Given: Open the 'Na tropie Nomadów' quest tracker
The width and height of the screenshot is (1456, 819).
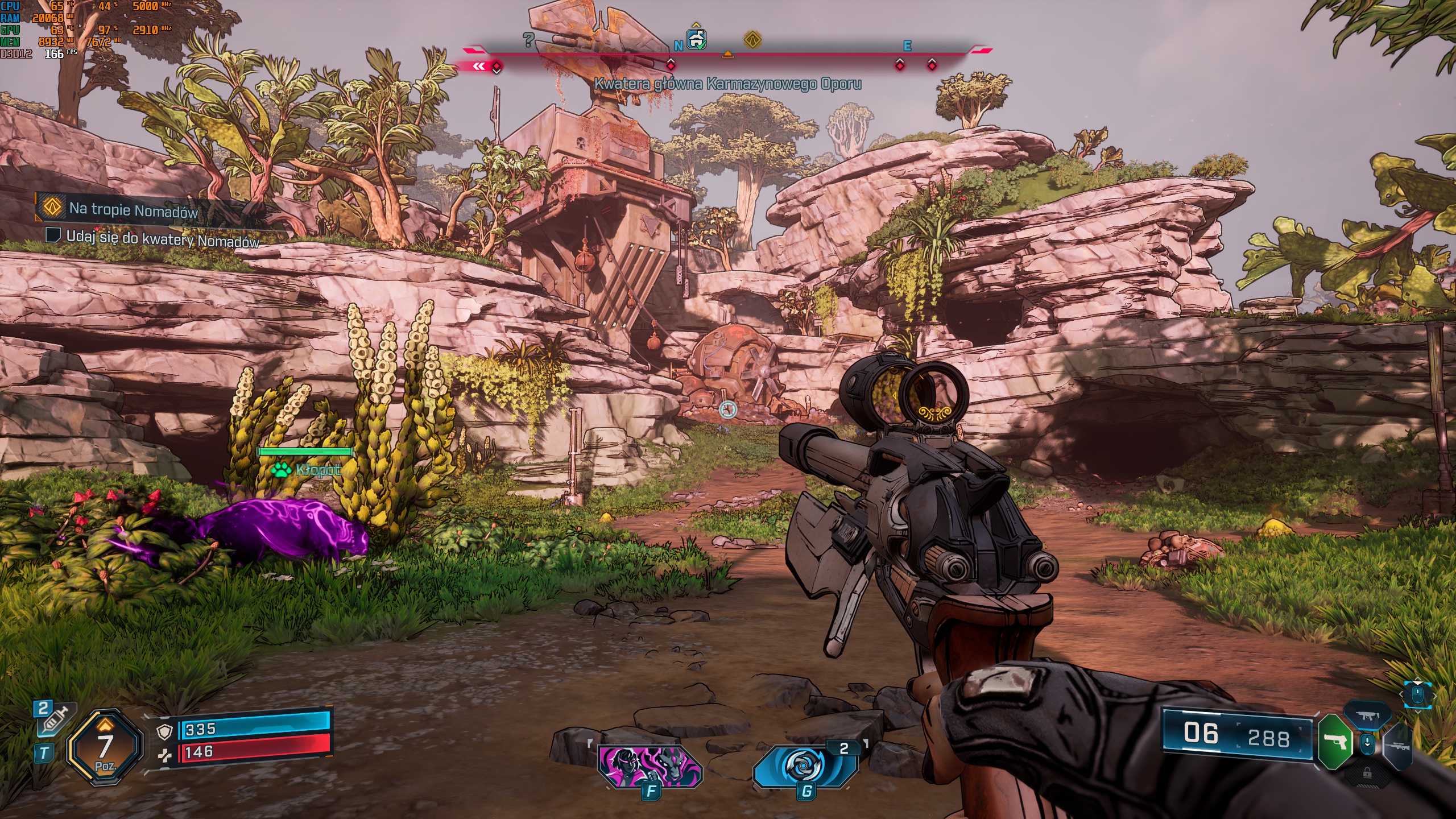Looking at the screenshot, I should tap(133, 209).
